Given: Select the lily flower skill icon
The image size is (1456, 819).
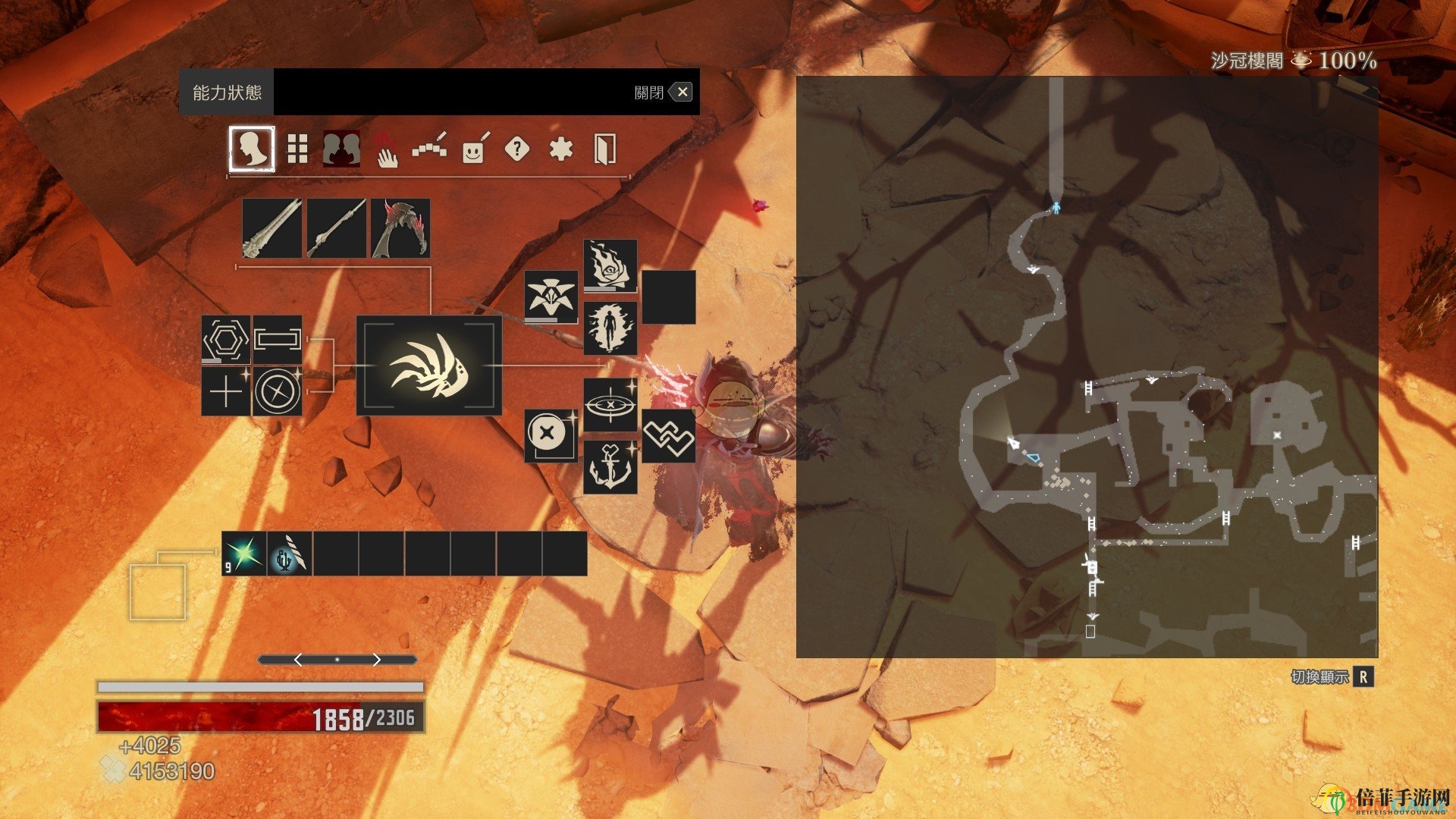Looking at the screenshot, I should [551, 297].
